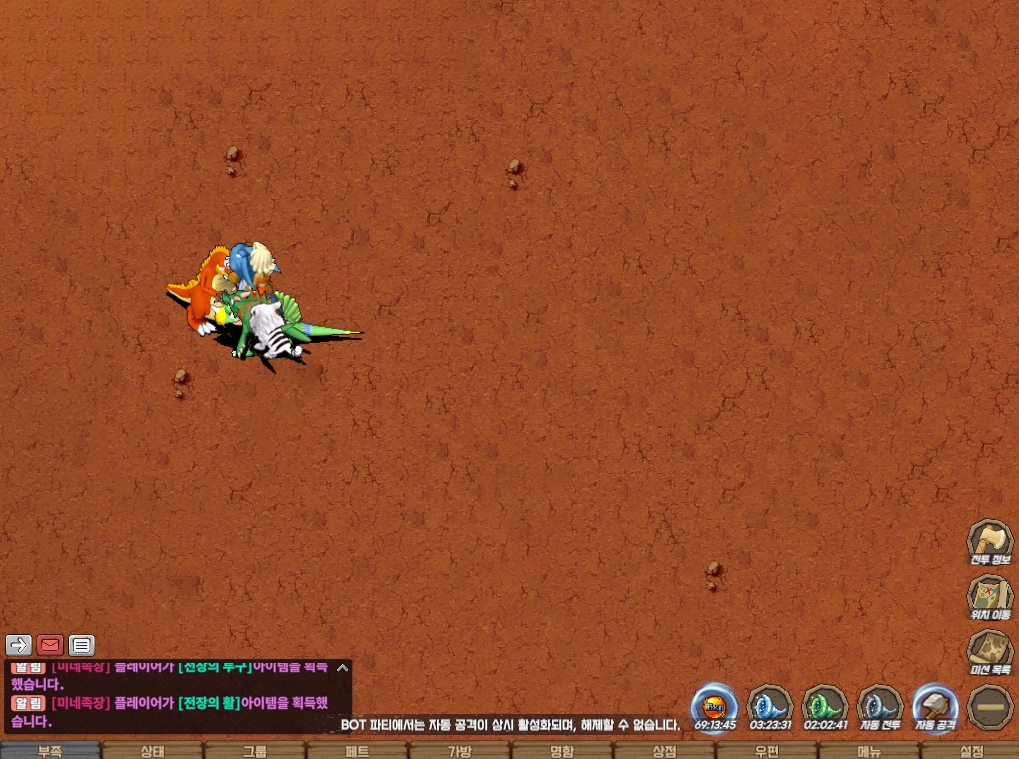Click the red envelope mail button
This screenshot has width=1019, height=759.
(50, 644)
